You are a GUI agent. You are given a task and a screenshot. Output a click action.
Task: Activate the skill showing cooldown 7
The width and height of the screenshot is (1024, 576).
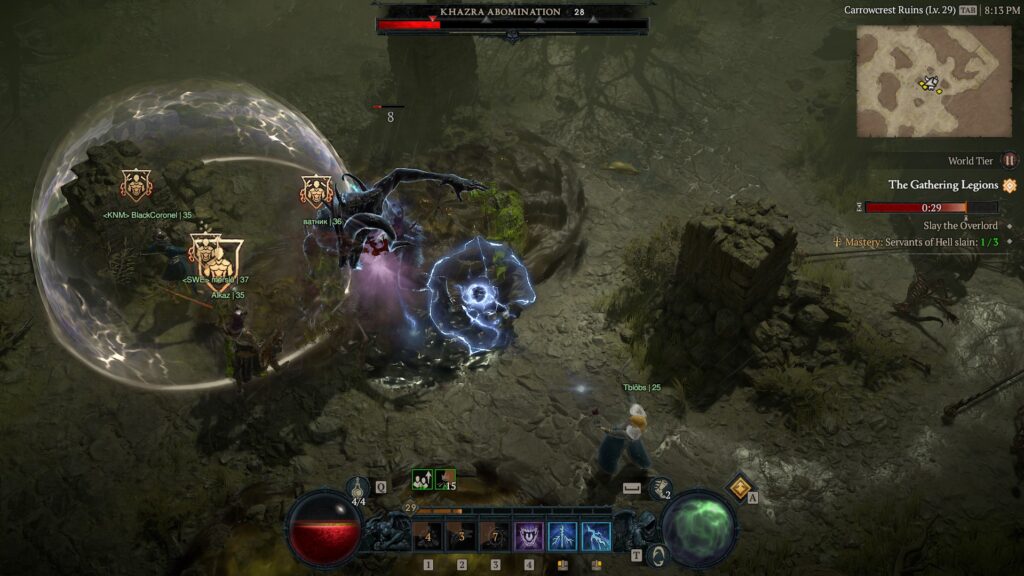pyautogui.click(x=495, y=537)
